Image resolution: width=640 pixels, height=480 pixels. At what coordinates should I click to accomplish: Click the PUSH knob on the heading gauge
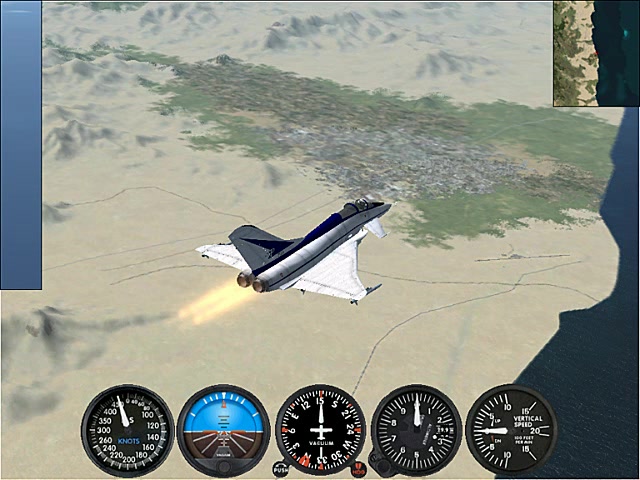click(x=281, y=467)
